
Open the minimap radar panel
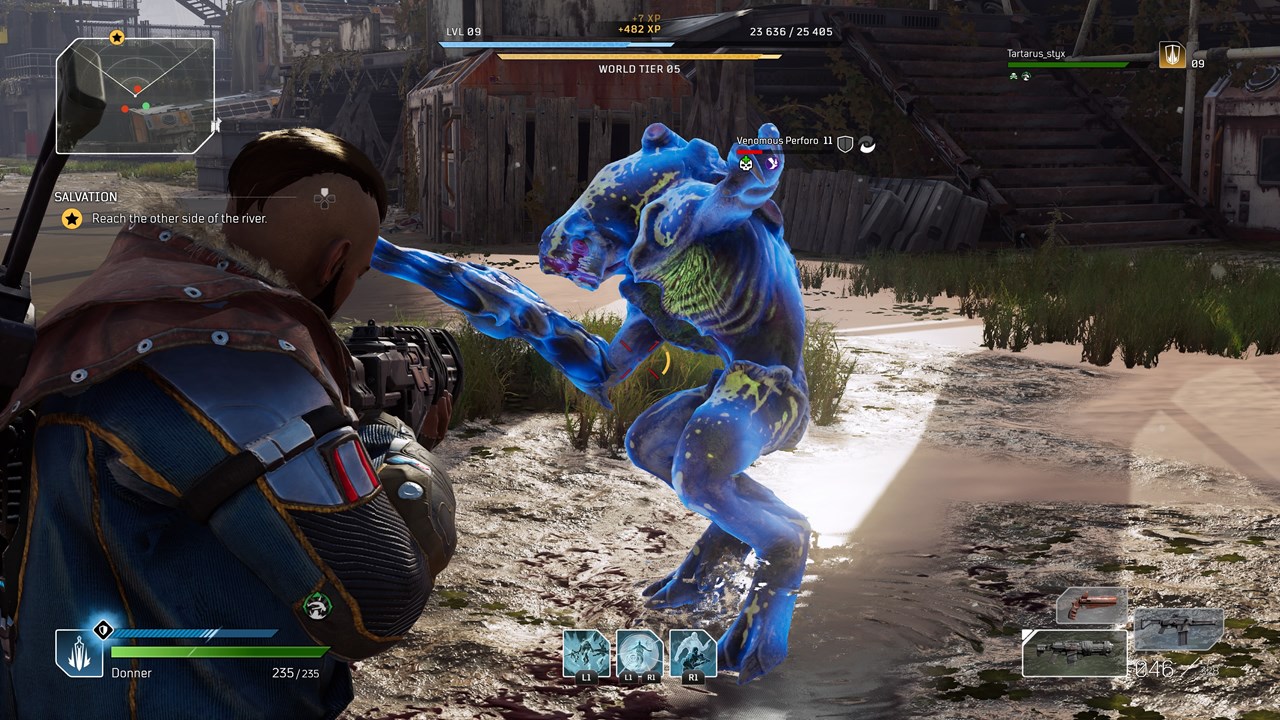coord(135,96)
